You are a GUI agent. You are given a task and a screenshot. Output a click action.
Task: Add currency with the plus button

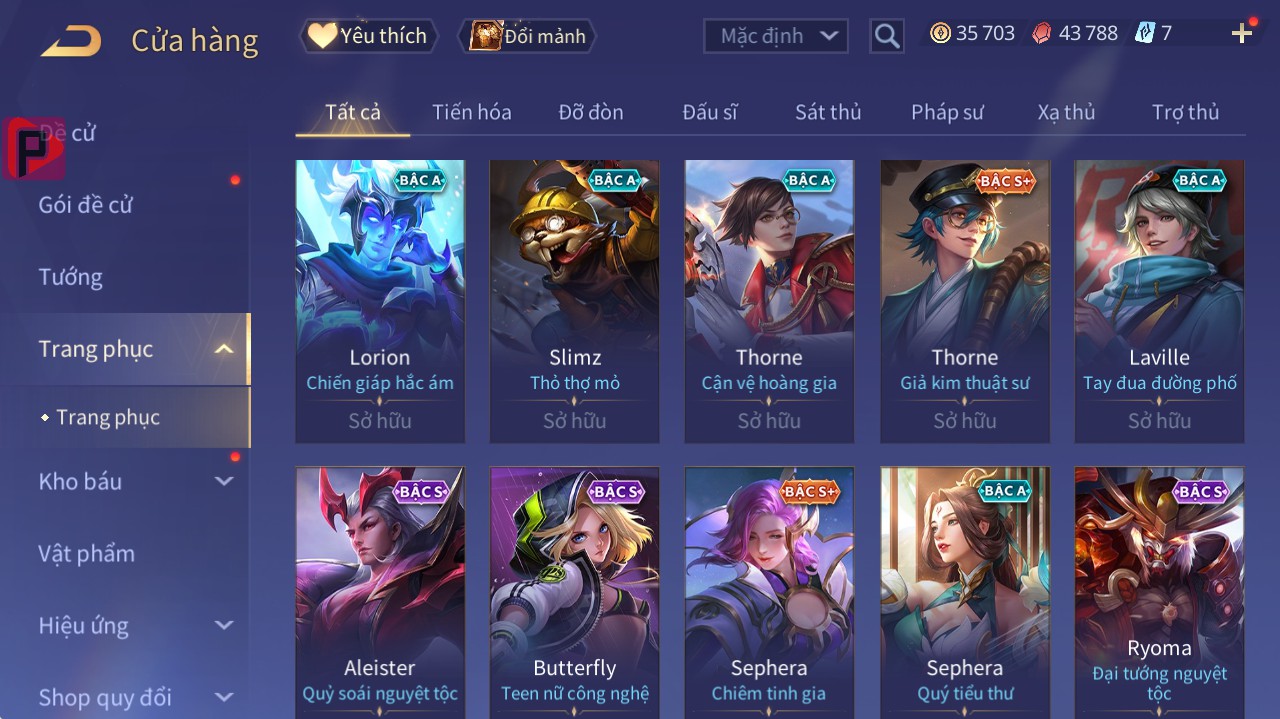(1242, 34)
